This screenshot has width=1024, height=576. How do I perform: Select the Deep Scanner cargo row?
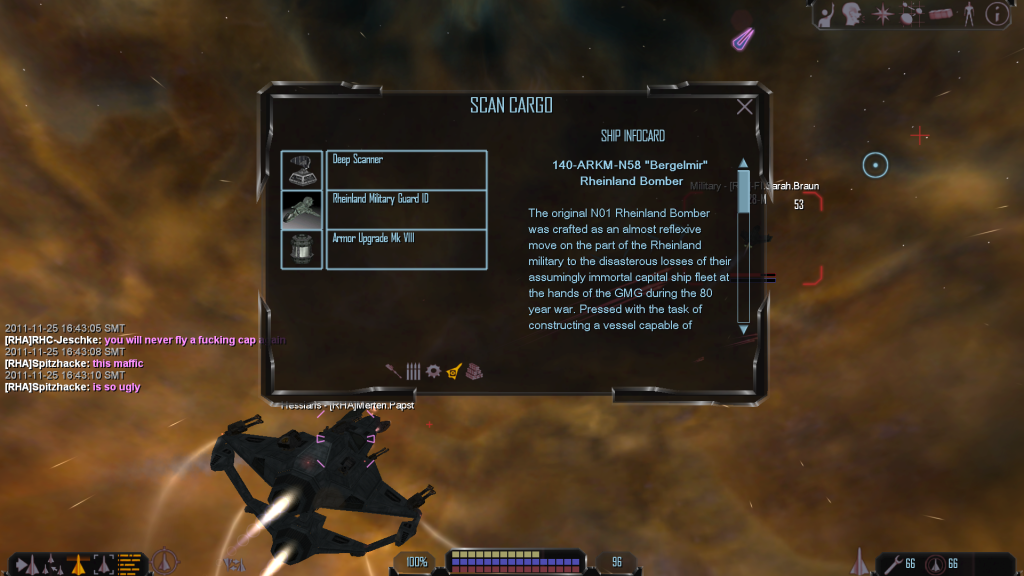[406, 170]
